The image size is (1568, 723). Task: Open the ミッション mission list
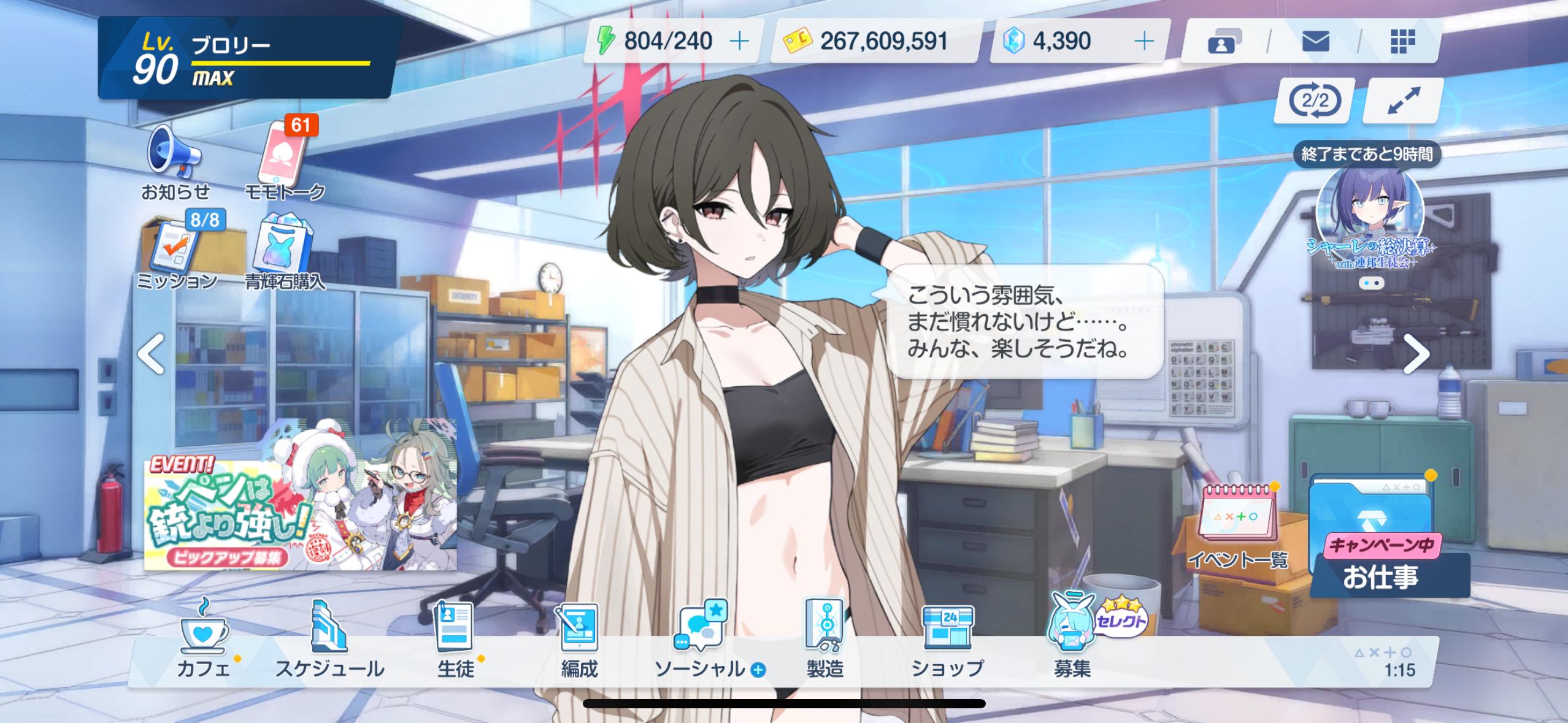(176, 252)
